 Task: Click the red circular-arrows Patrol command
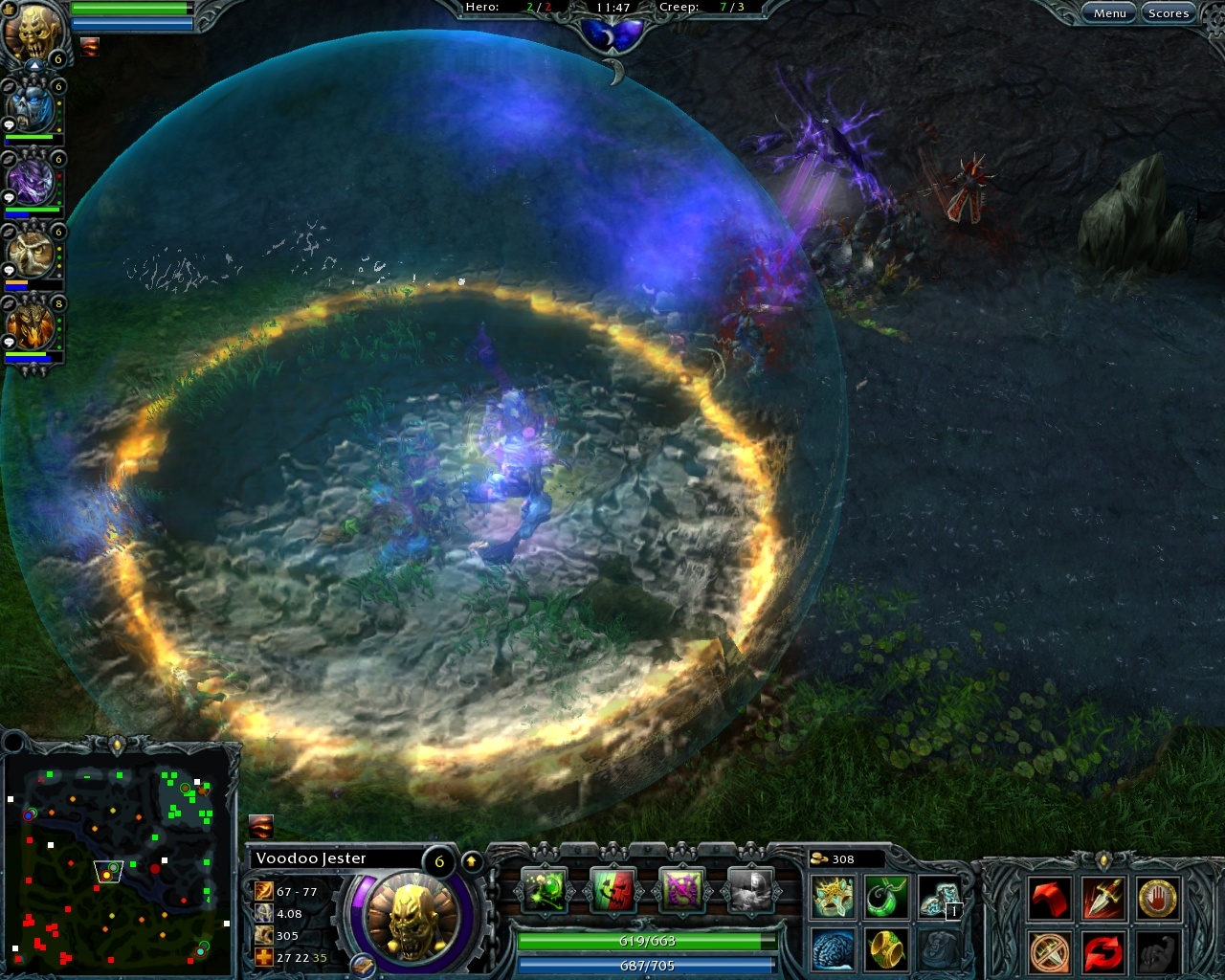(x=1102, y=953)
